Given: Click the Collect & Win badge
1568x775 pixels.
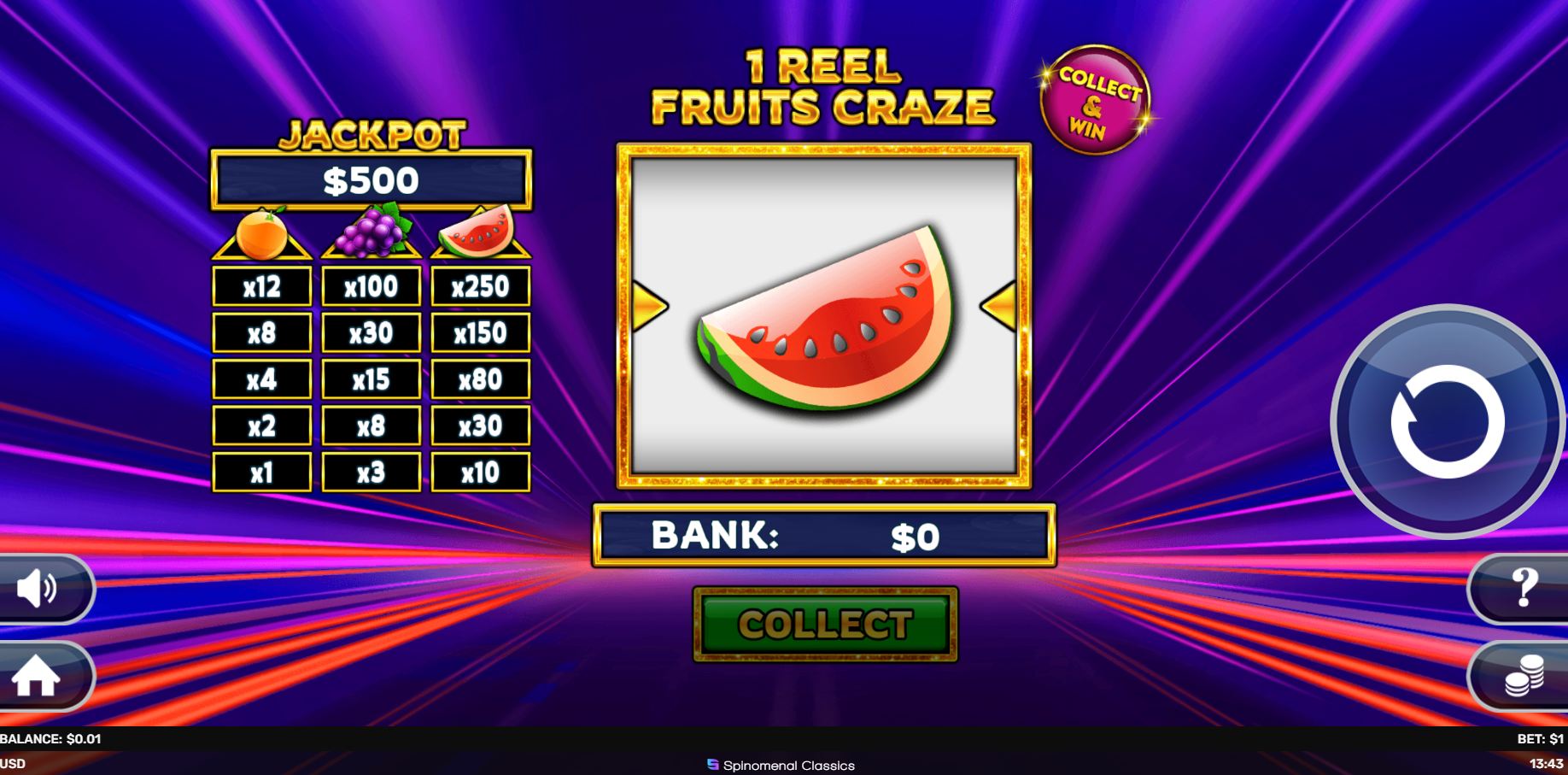Looking at the screenshot, I should (x=1096, y=99).
